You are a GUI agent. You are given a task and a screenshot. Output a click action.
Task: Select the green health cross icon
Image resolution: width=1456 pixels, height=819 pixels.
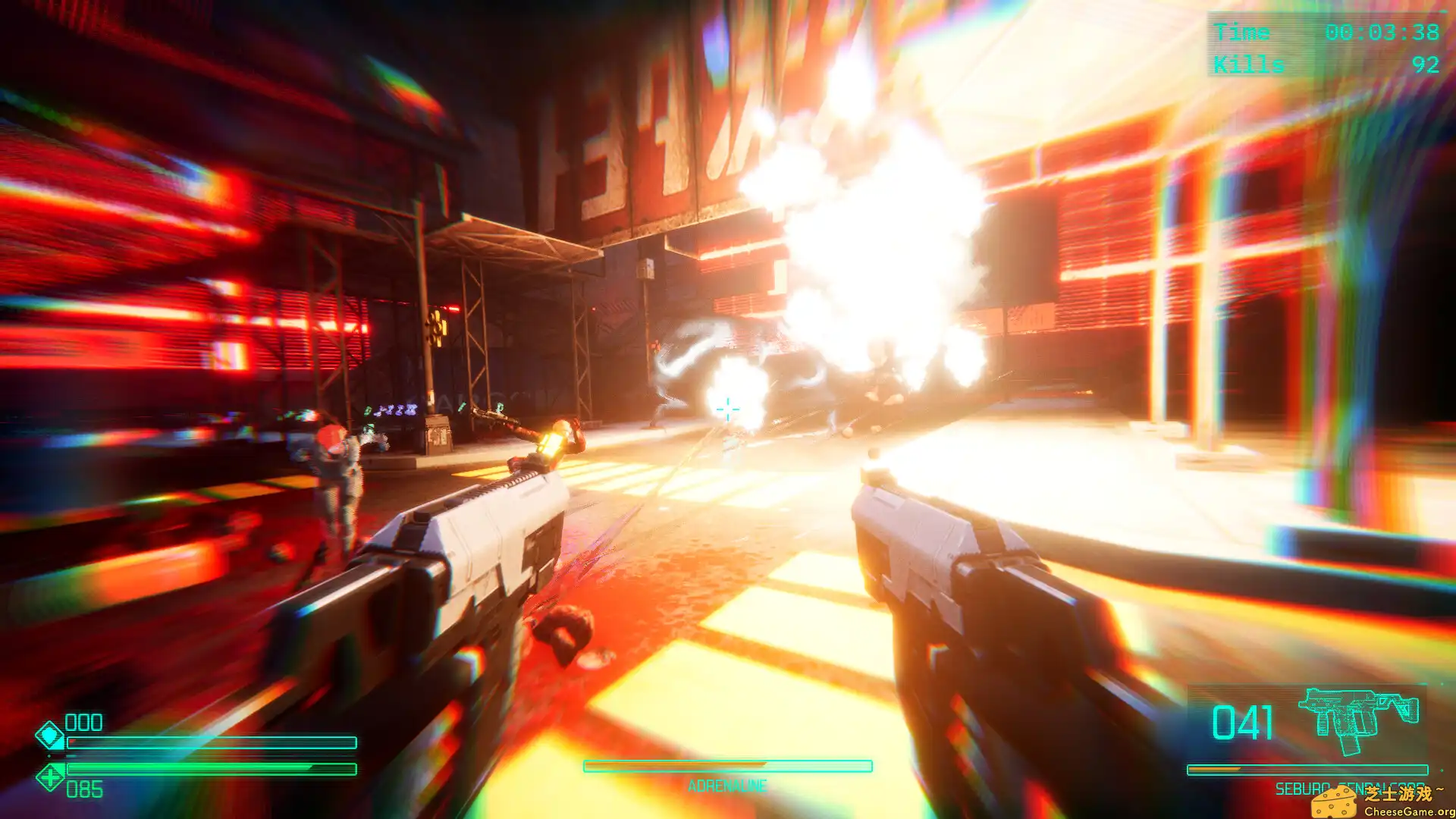(x=52, y=777)
